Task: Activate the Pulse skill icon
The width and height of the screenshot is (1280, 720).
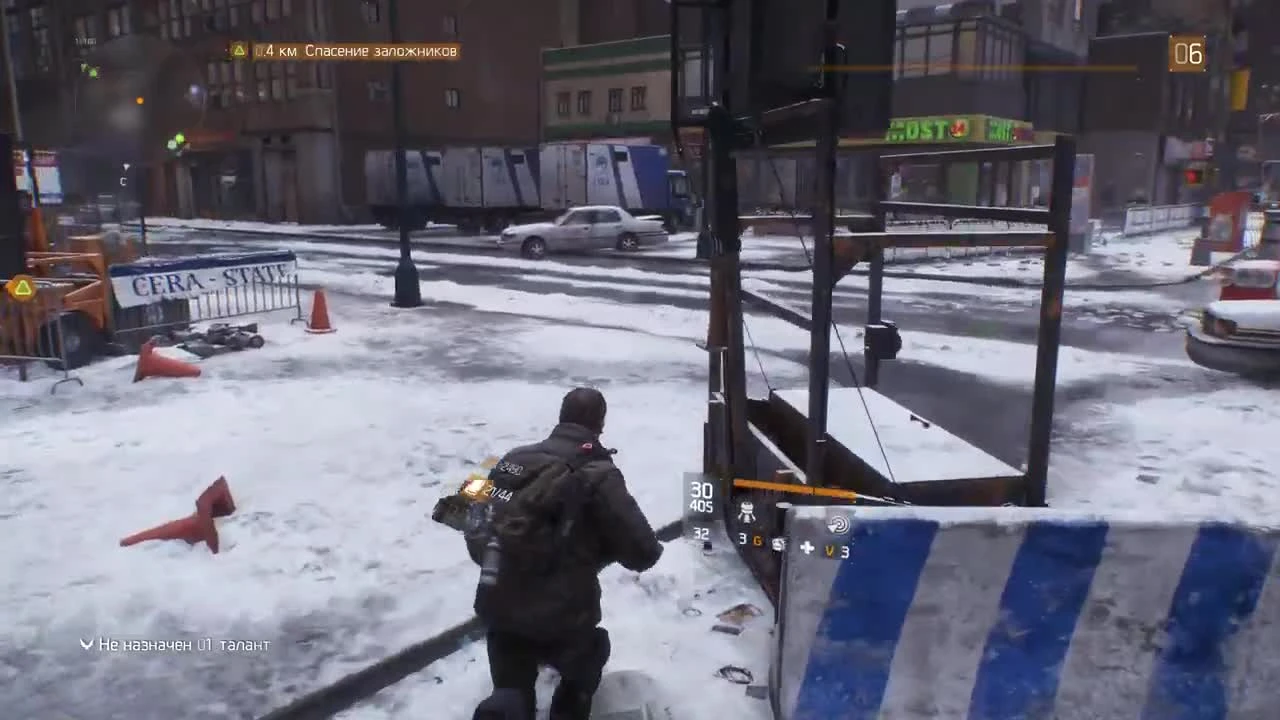Action: click(840, 525)
